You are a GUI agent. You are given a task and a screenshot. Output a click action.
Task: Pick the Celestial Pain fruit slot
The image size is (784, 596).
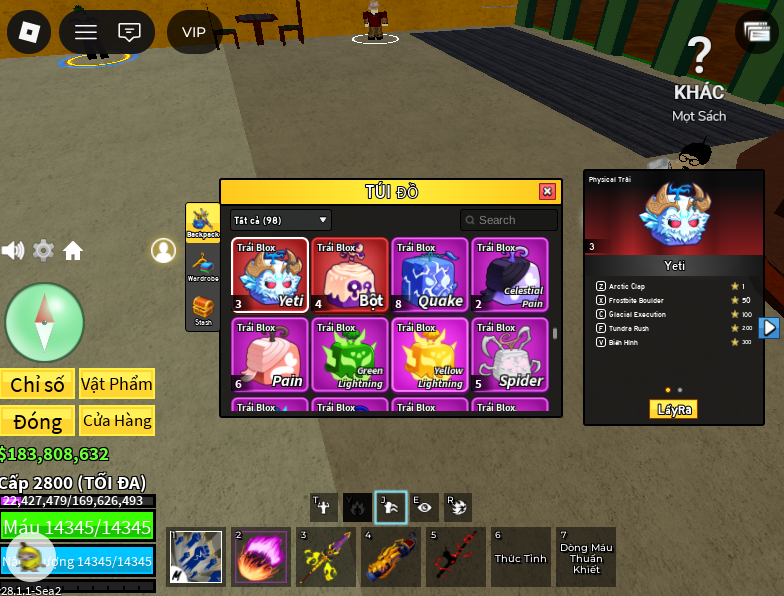pos(510,275)
